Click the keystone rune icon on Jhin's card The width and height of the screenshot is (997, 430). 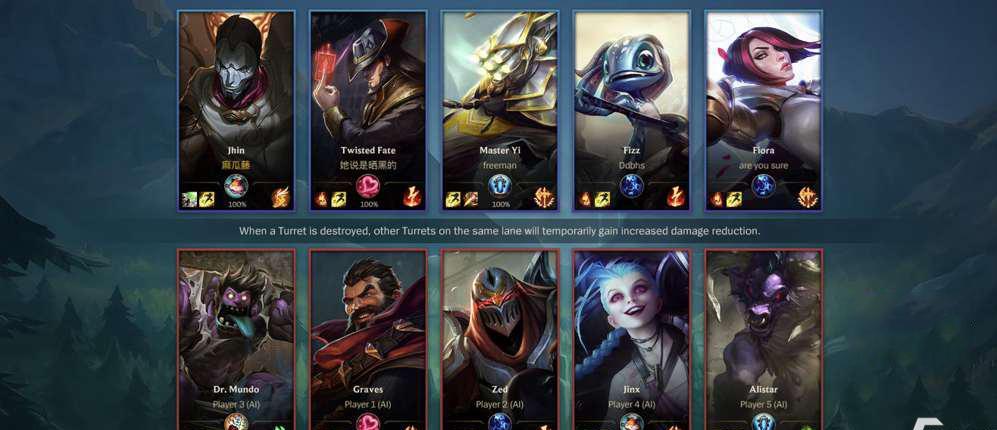(236, 185)
